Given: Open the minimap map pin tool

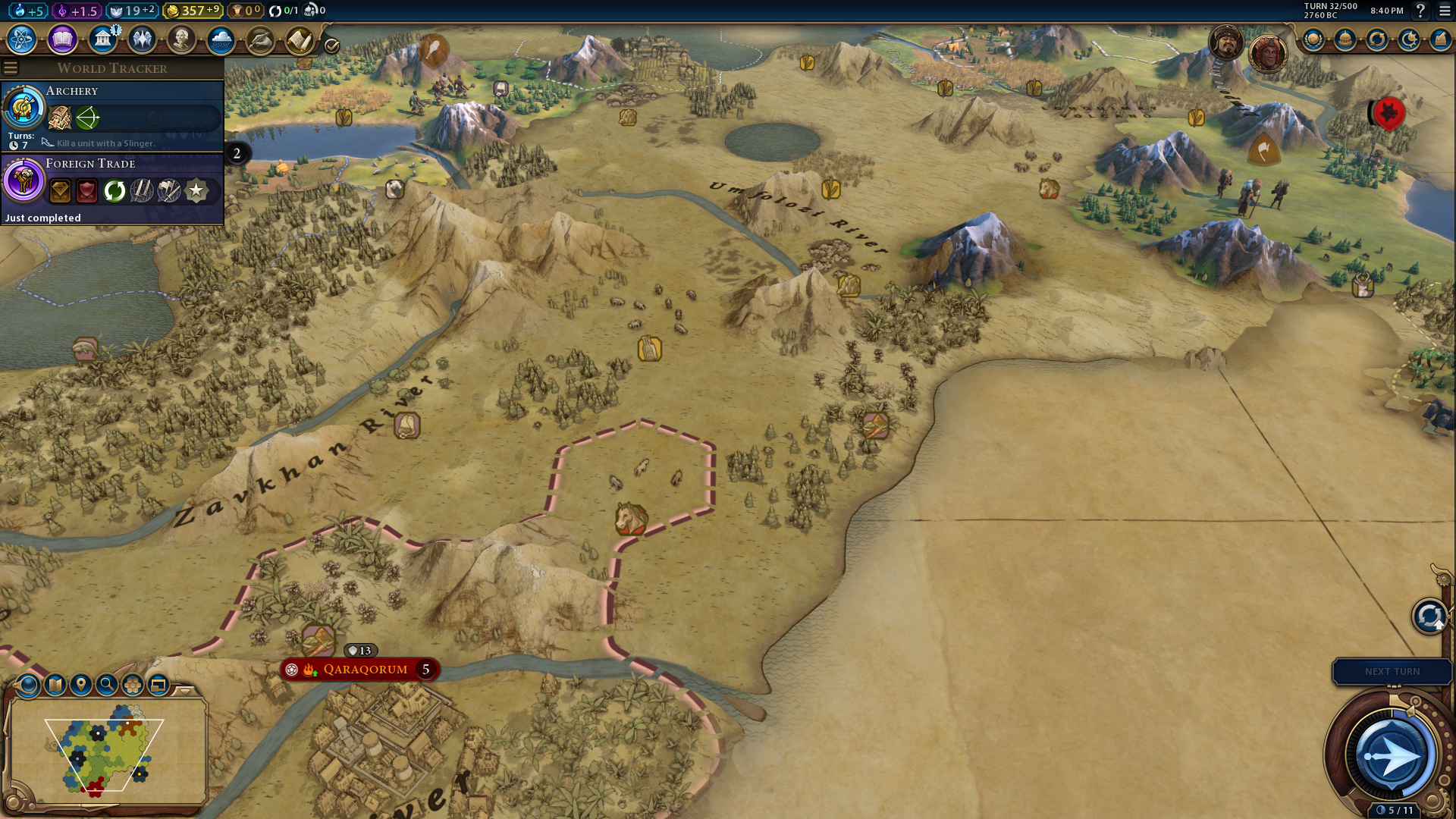Looking at the screenshot, I should [x=80, y=685].
